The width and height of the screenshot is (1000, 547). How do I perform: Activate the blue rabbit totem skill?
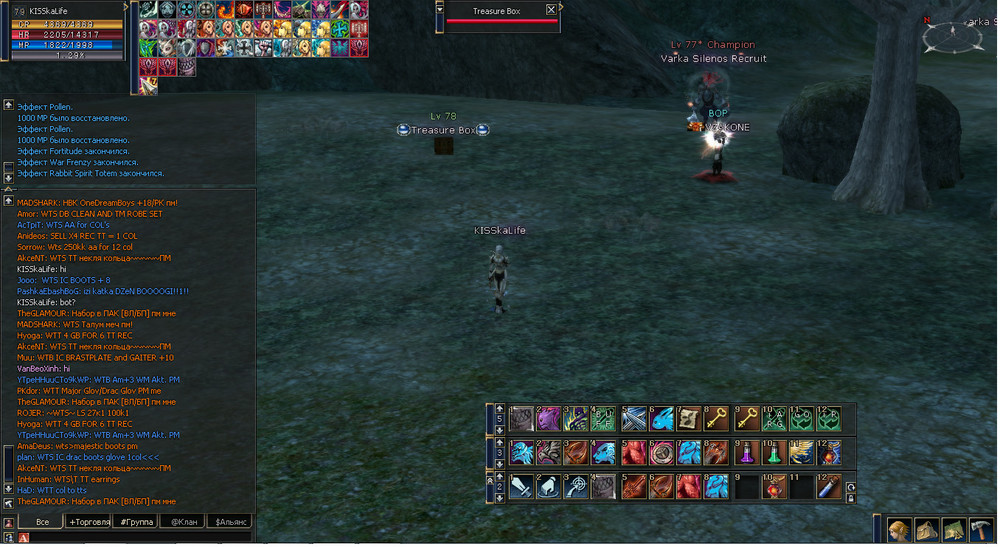(662, 418)
